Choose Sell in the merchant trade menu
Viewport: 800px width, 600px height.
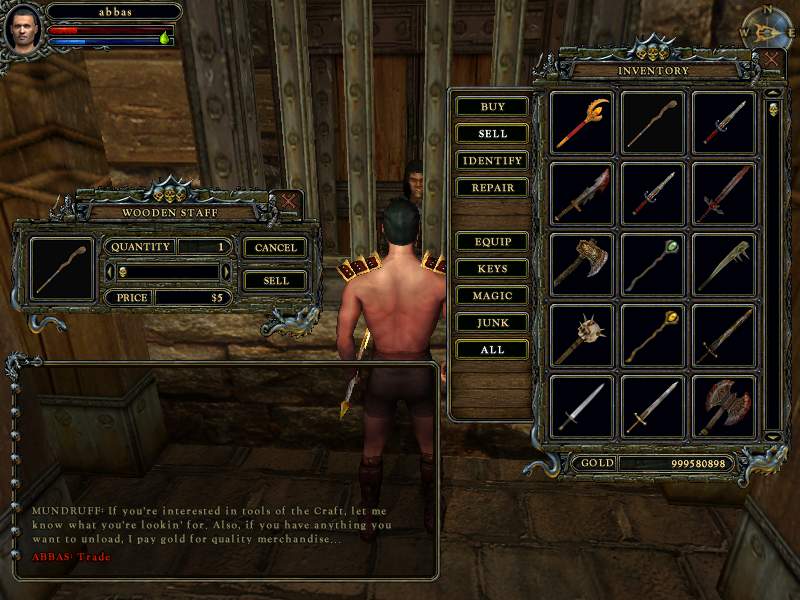tap(492, 134)
